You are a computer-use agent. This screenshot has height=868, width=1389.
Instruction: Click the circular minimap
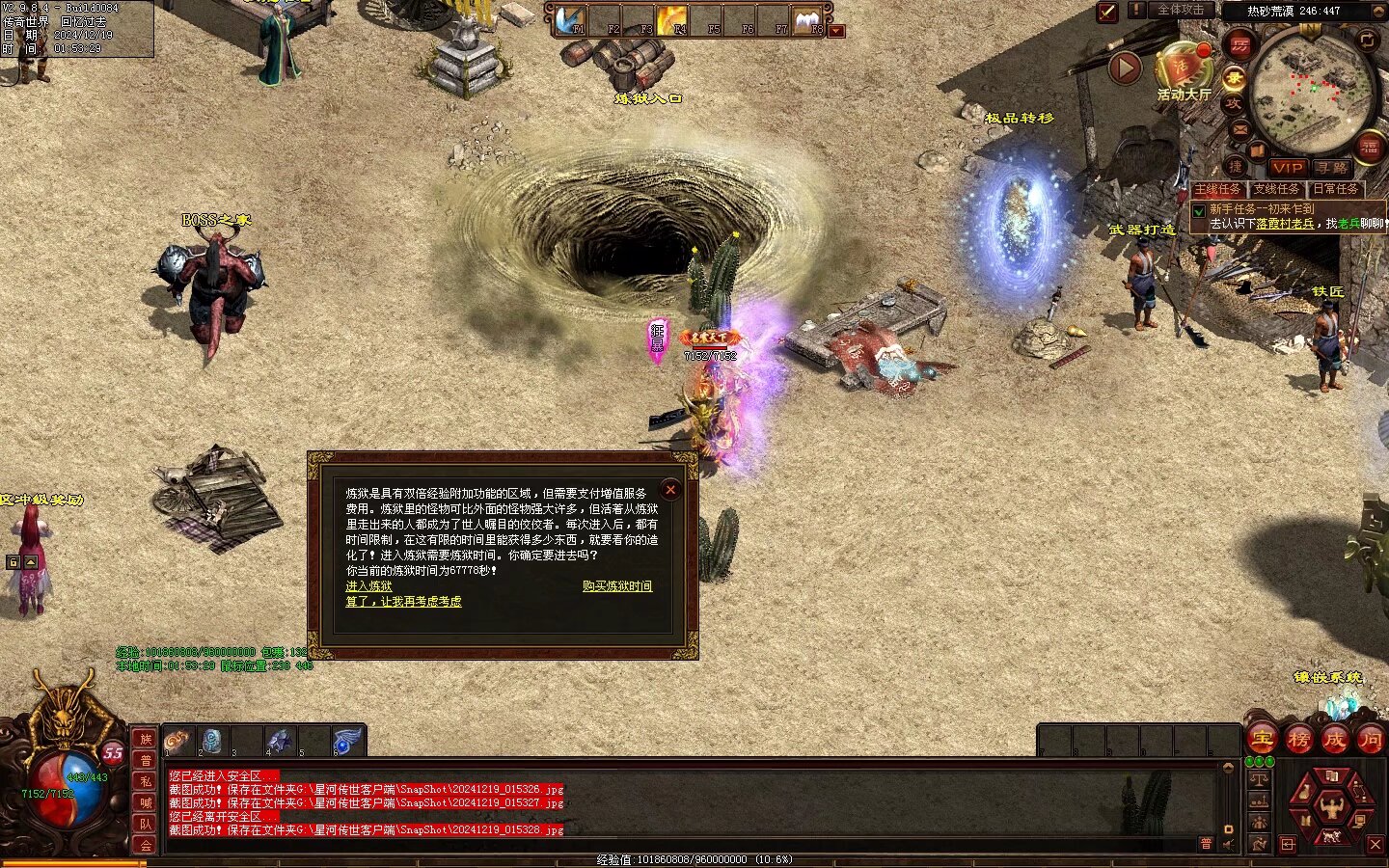(1312, 90)
